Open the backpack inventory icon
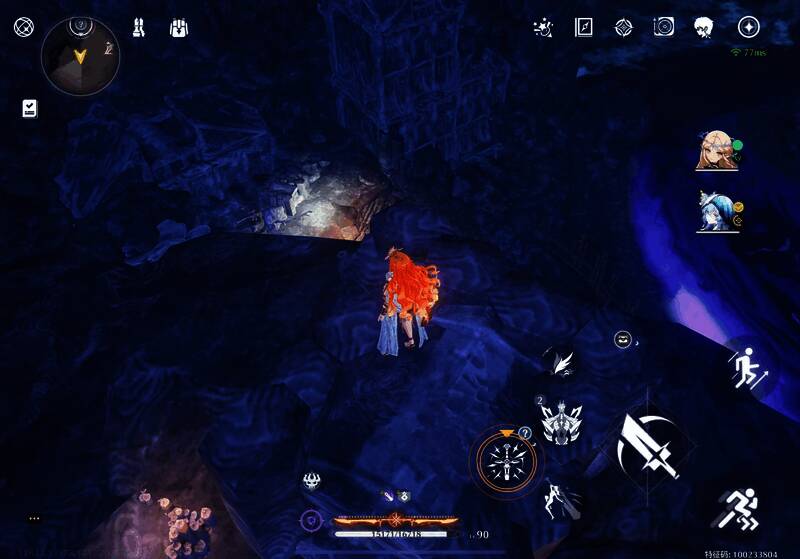Viewport: 800px width, 559px height. [x=180, y=28]
